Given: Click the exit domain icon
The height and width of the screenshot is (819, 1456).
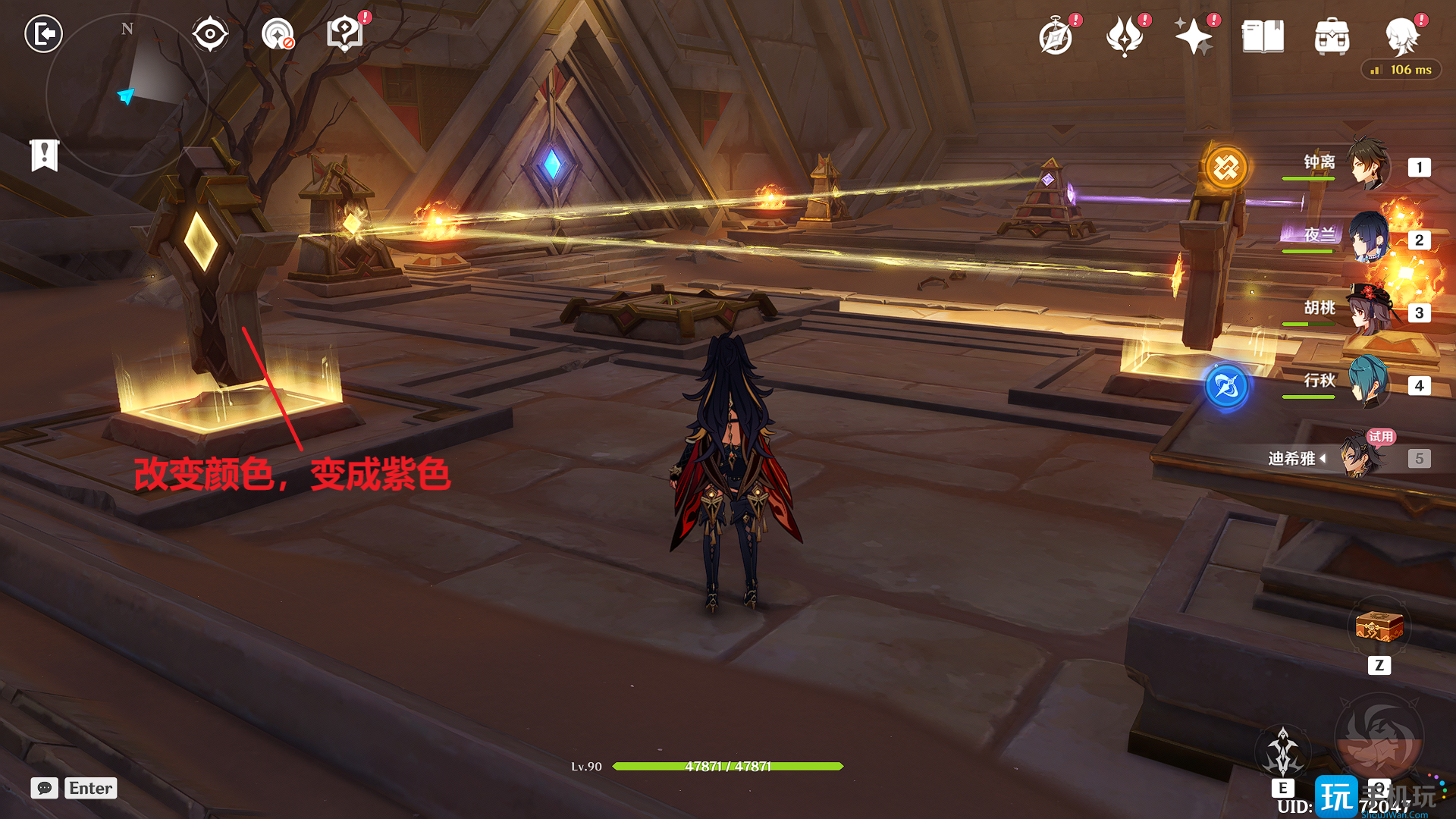Looking at the screenshot, I should (43, 34).
